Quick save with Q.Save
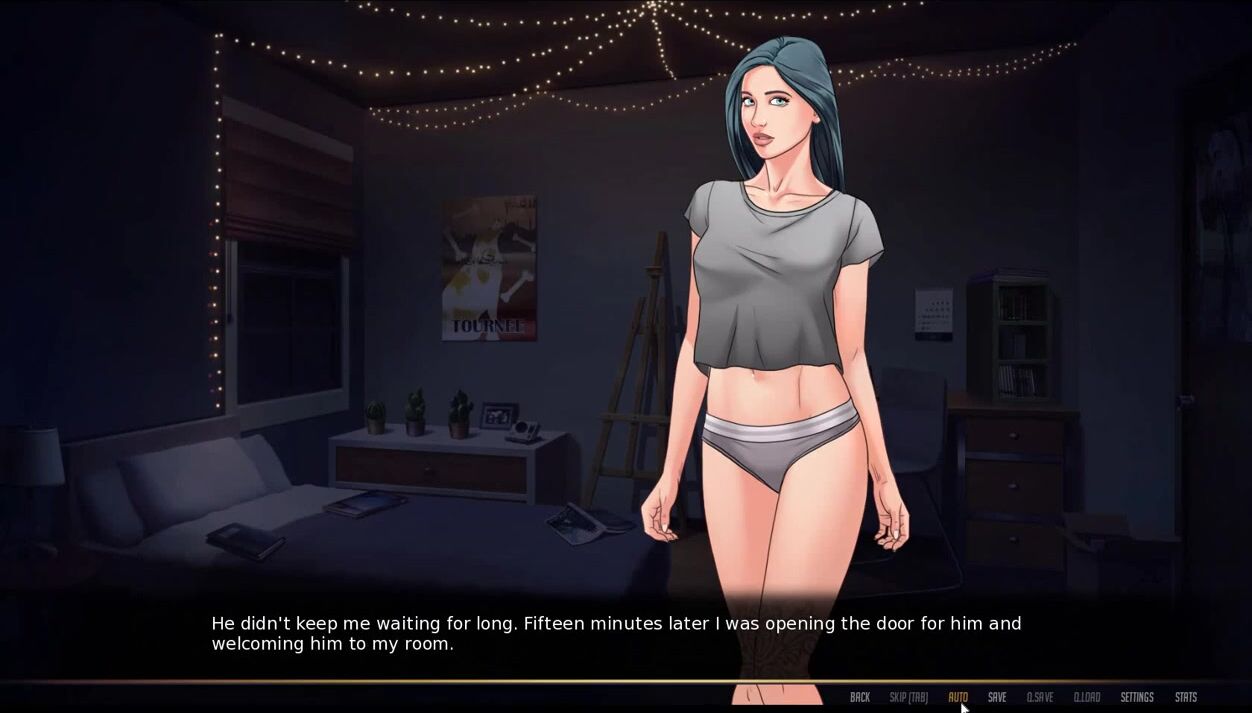Screen dimensions: 1252x713 click(1039, 697)
